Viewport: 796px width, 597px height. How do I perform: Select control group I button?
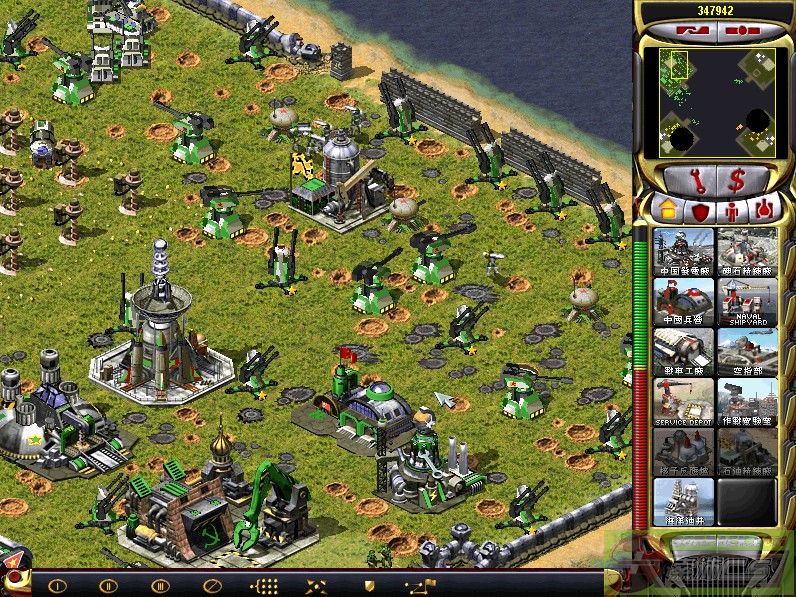pyautogui.click(x=57, y=585)
